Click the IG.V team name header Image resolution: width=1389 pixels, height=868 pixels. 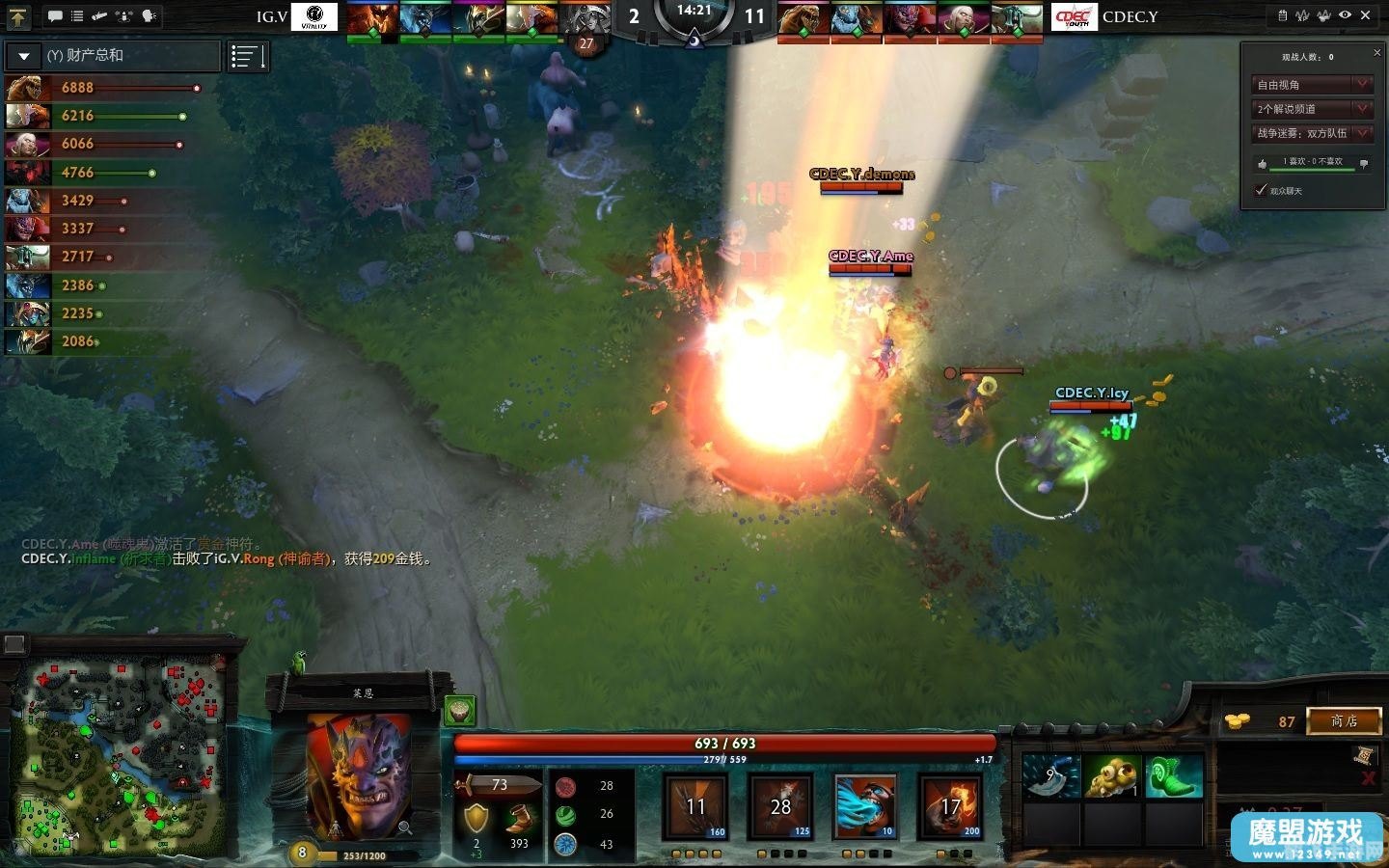271,16
